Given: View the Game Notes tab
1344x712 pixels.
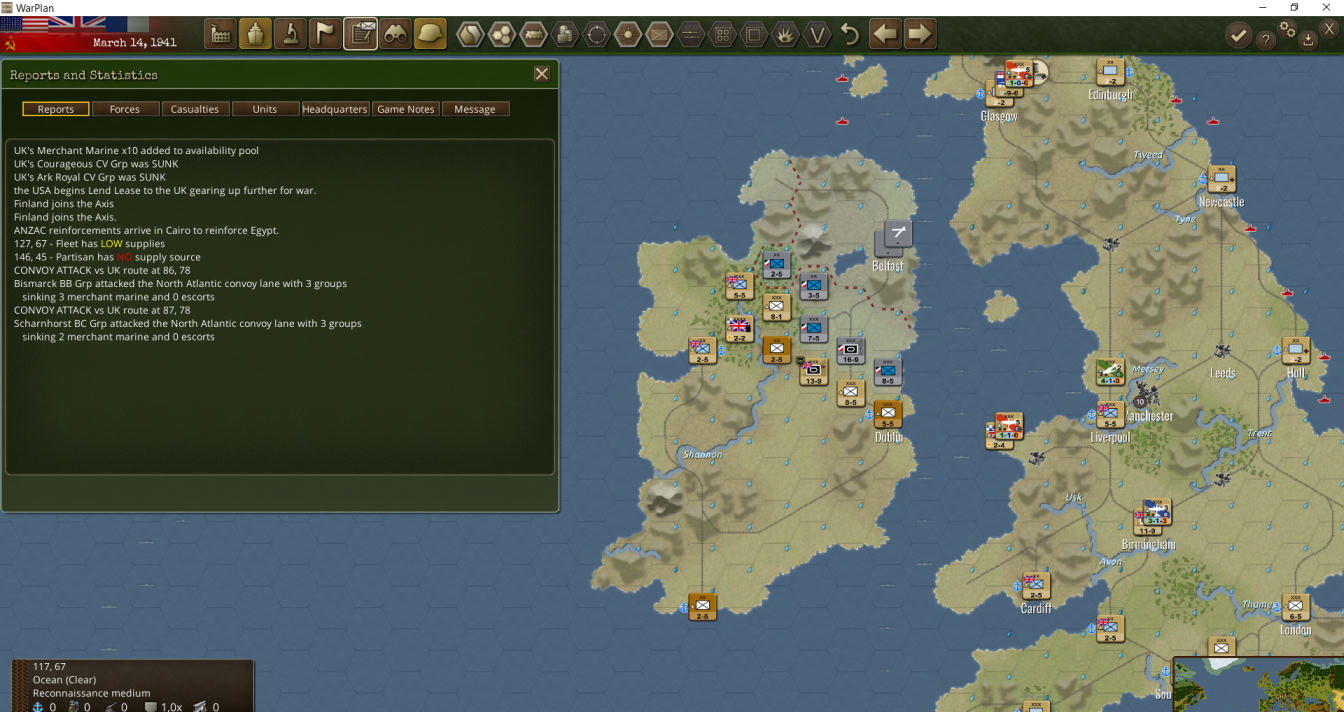Looking at the screenshot, I should click(405, 109).
